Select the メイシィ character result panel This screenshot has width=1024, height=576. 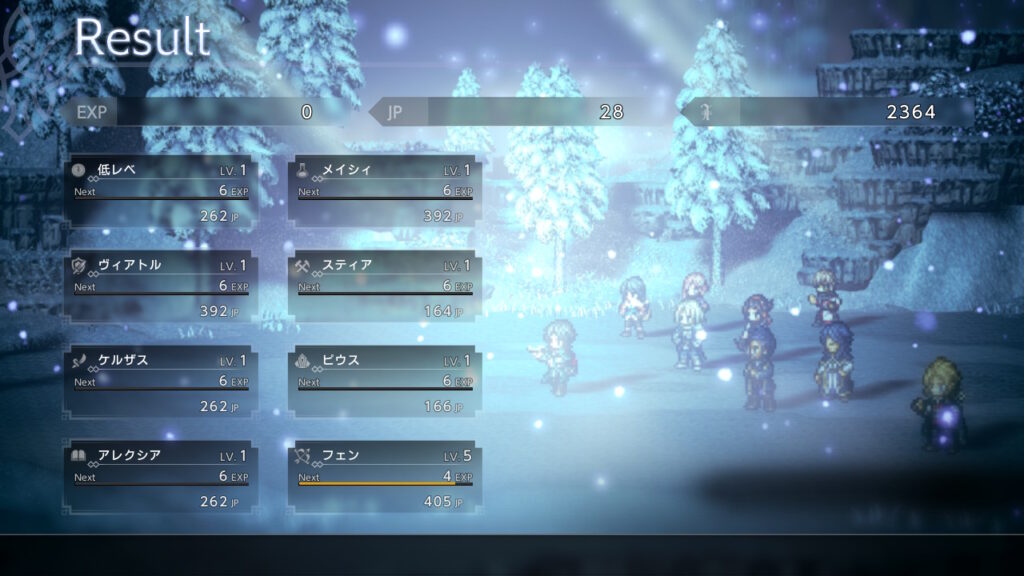pos(384,190)
